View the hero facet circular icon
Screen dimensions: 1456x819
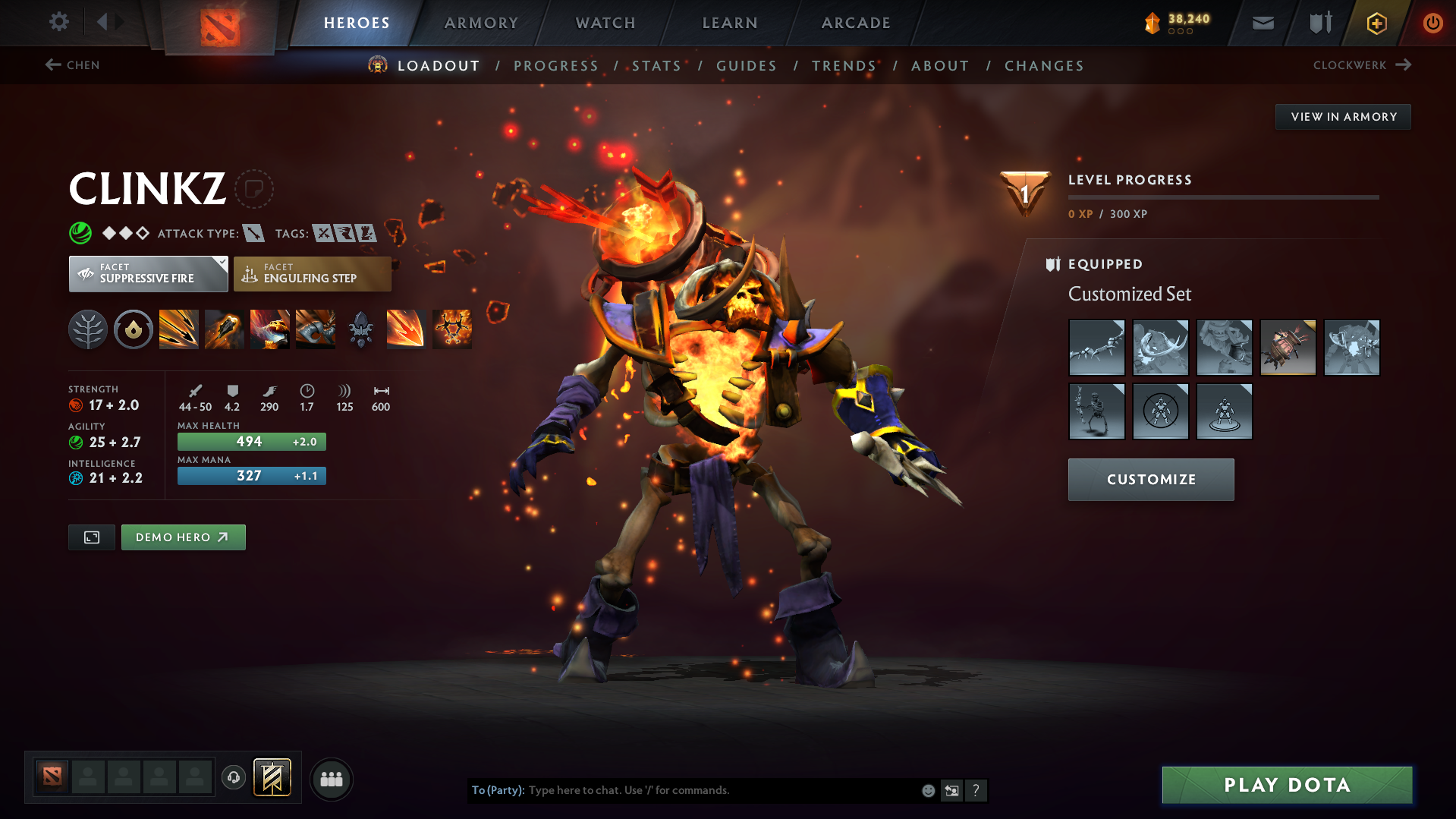[134, 329]
